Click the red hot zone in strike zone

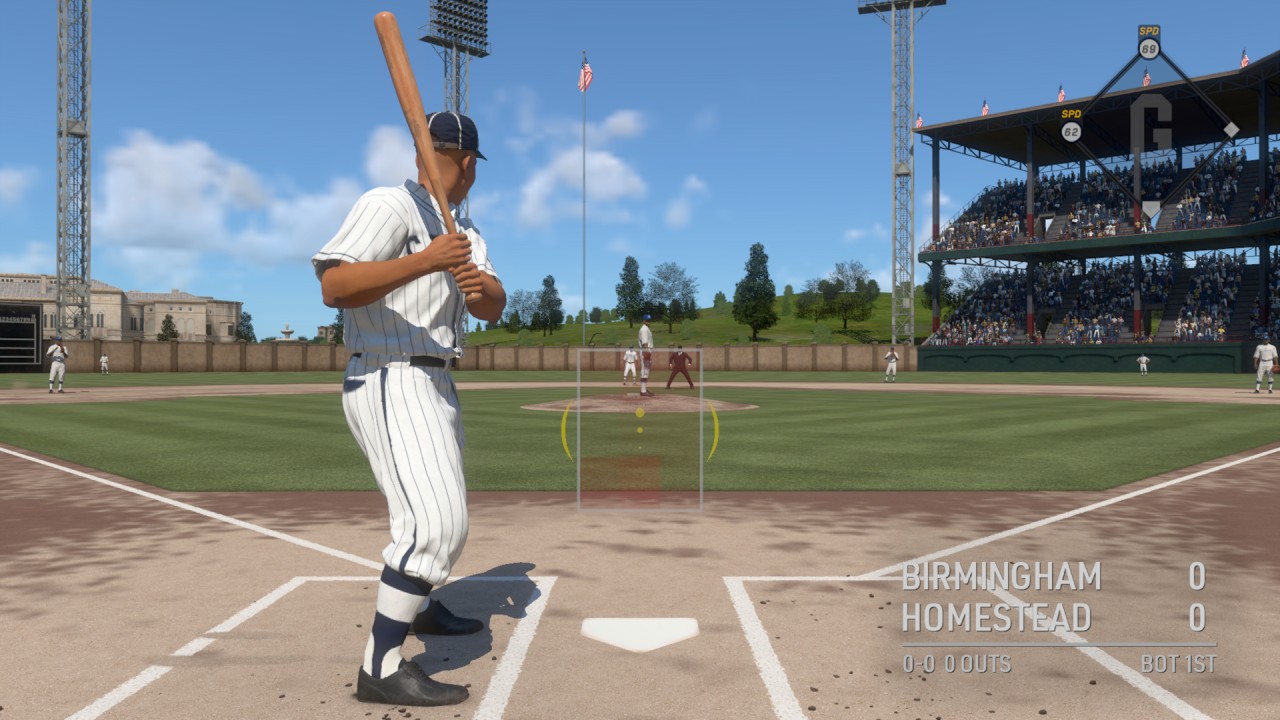(620, 478)
